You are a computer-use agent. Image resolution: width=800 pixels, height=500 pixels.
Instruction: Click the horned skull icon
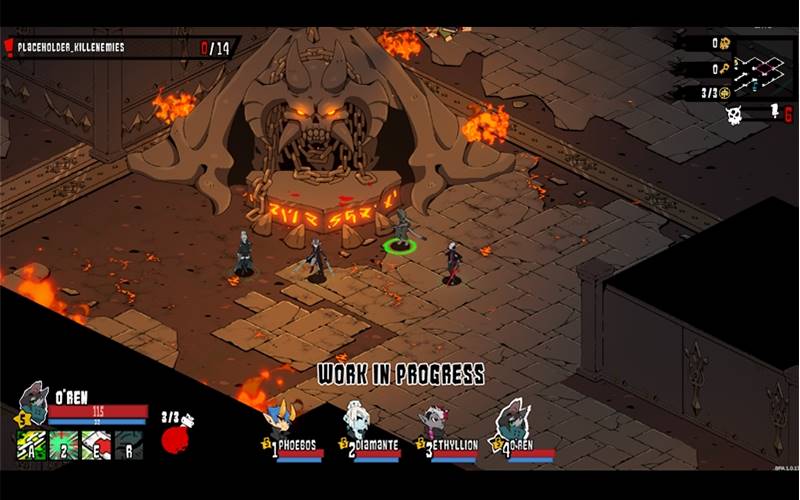pyautogui.click(x=734, y=115)
